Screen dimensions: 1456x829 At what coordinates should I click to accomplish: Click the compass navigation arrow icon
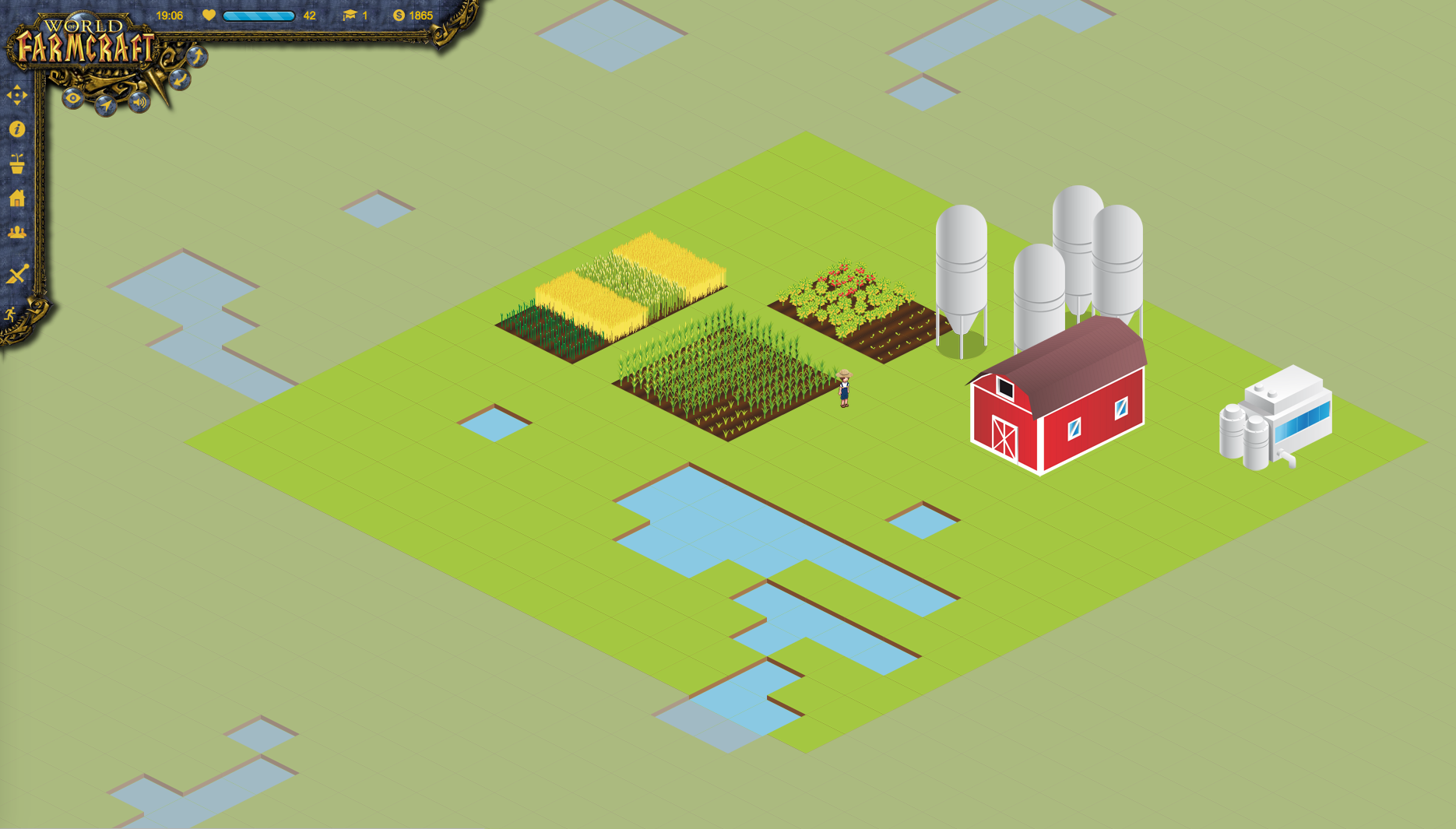pyautogui.click(x=106, y=105)
